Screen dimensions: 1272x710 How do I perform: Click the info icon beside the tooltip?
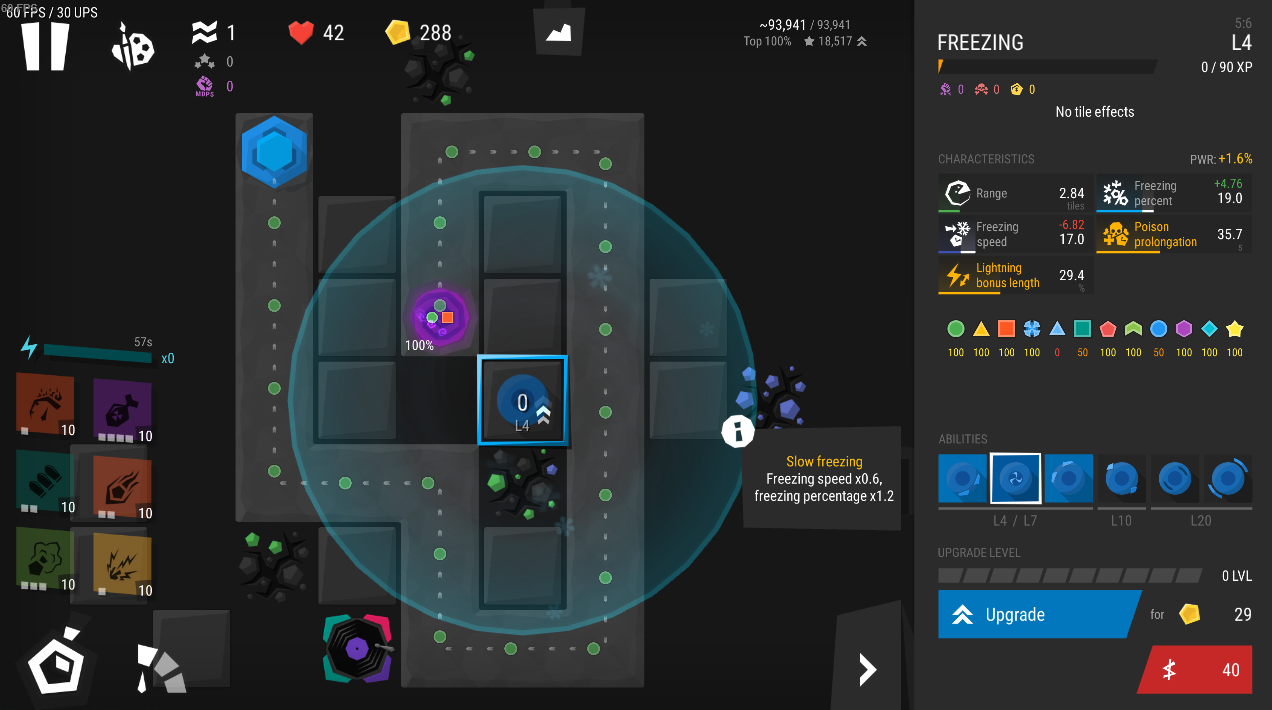click(738, 431)
